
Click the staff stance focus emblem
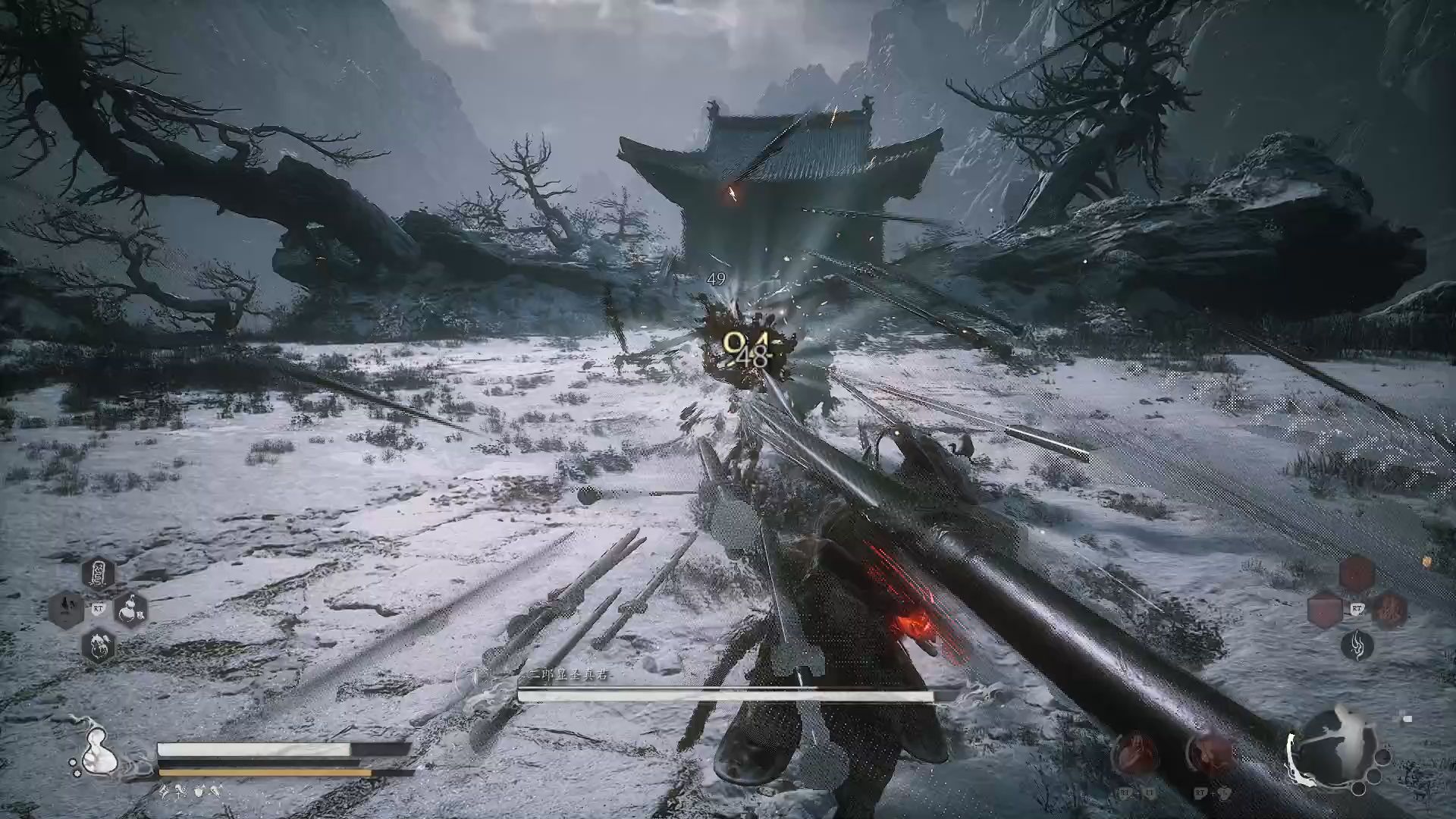pos(1333,747)
